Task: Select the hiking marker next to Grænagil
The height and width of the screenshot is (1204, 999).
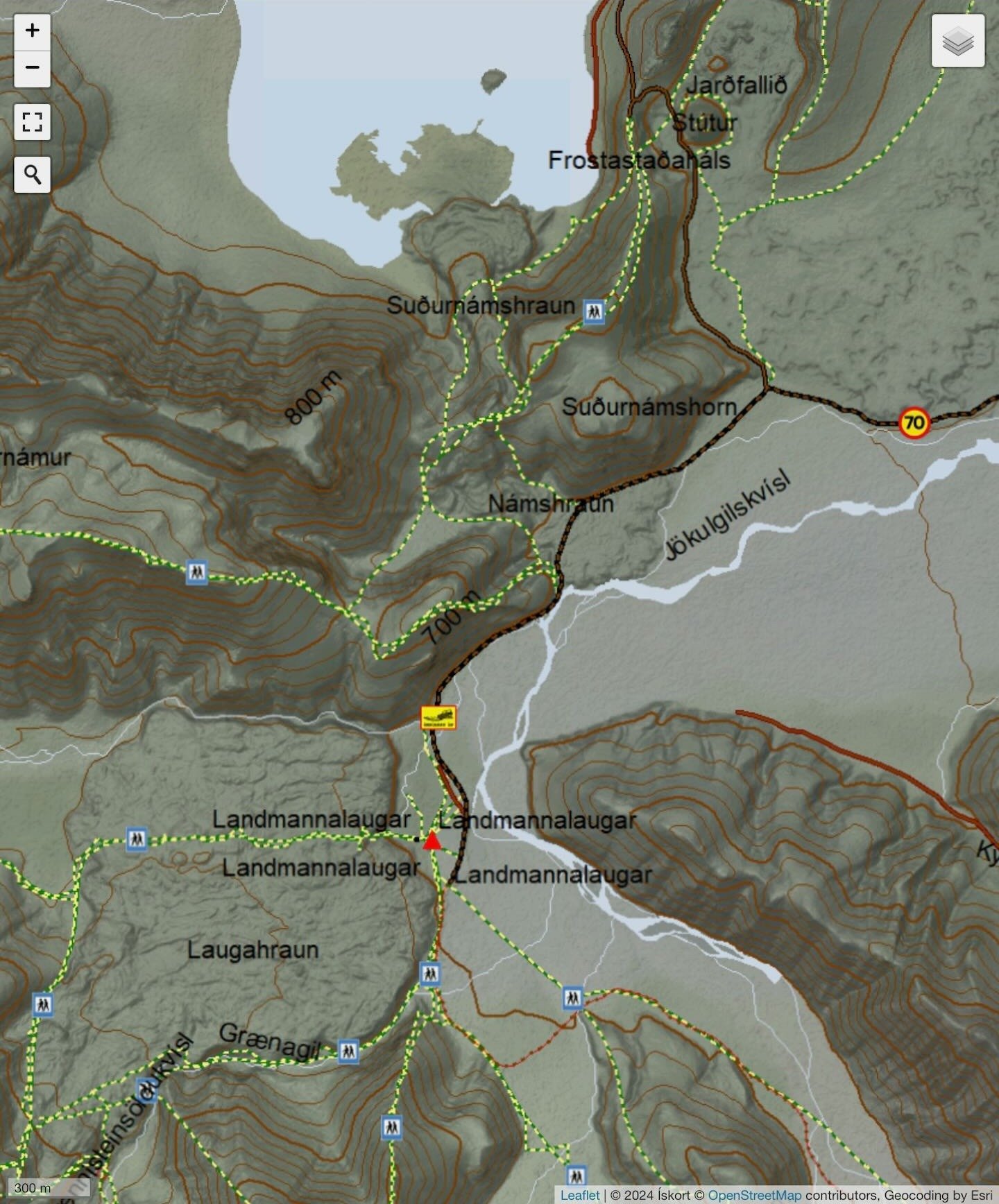Action: [x=348, y=1051]
